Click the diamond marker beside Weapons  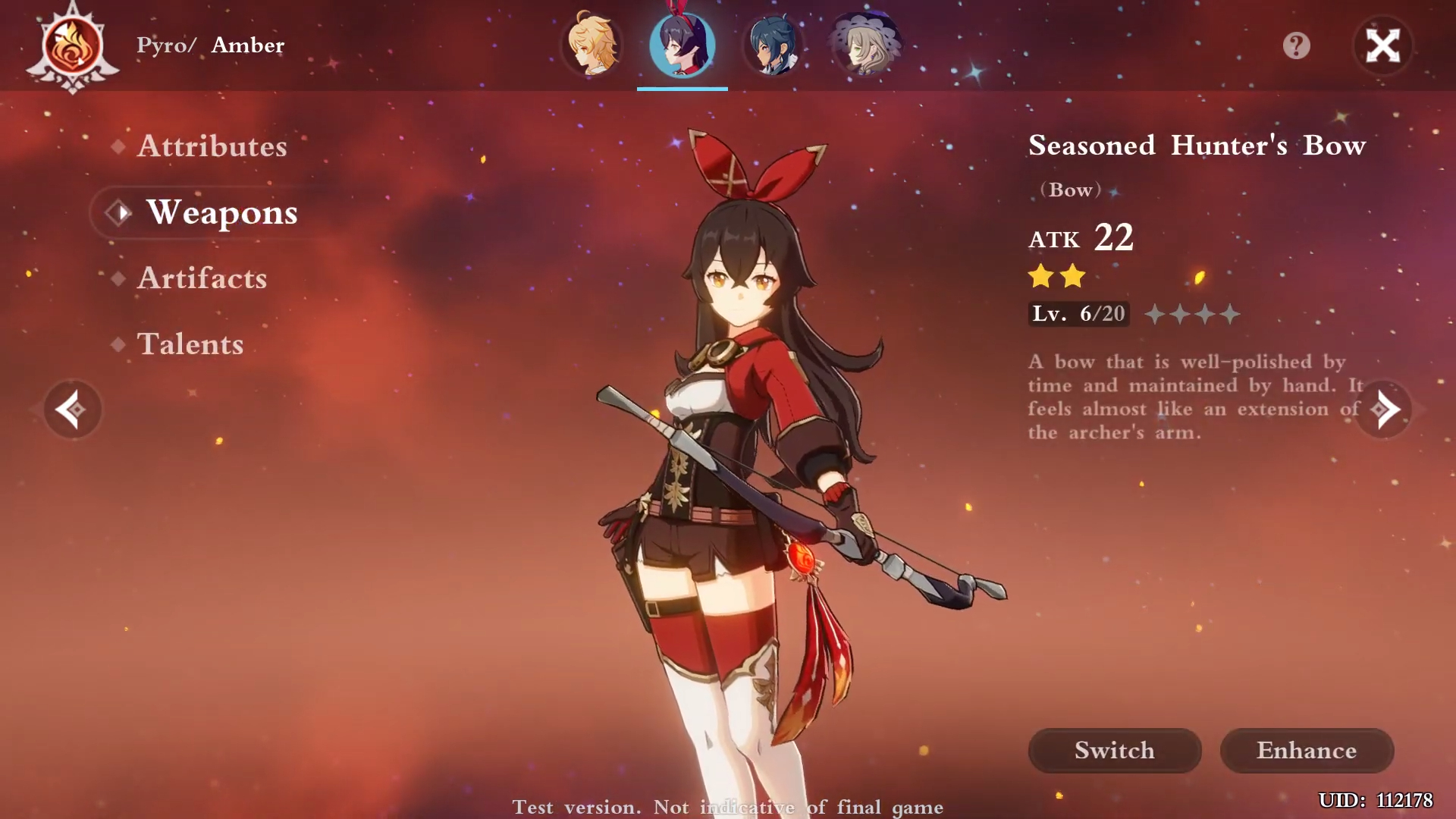point(118,213)
